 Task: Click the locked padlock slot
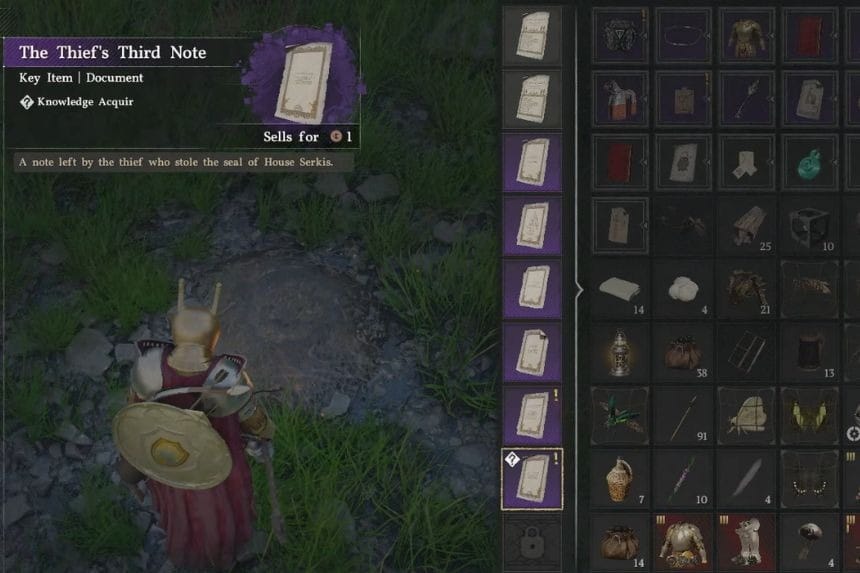[x=532, y=541]
